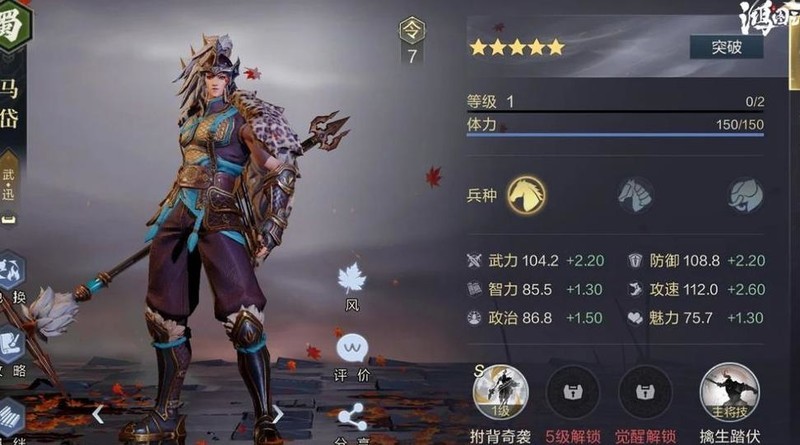Viewport: 800px width, 445px height.
Task: Select the elephant troop type icon
Action: point(744,194)
